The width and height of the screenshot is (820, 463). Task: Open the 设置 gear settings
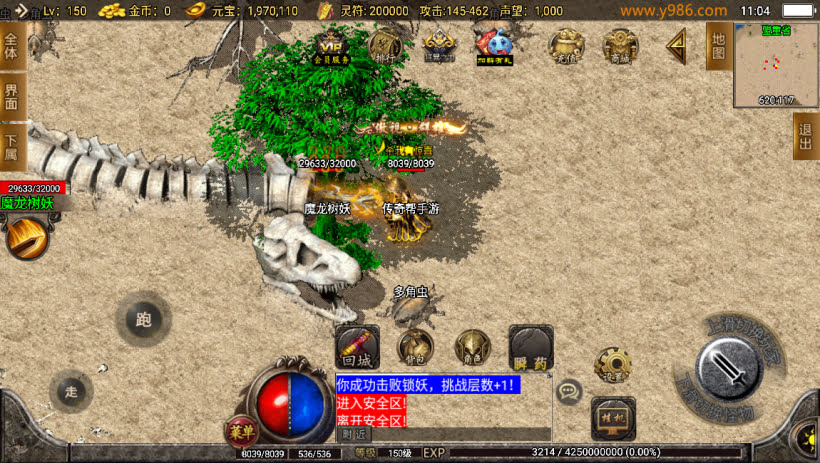click(x=612, y=365)
